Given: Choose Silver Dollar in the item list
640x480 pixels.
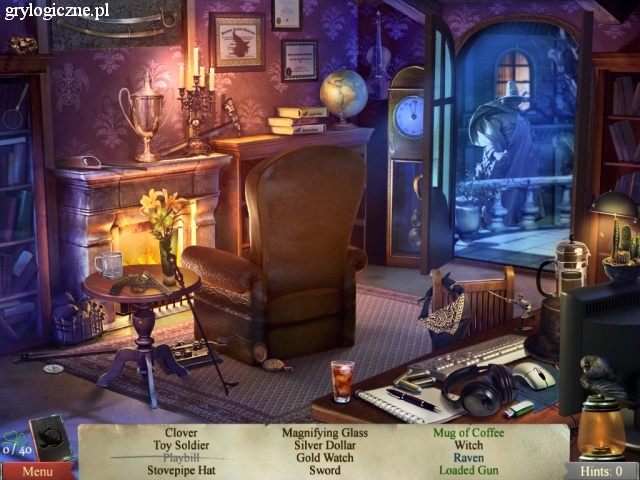Looking at the screenshot, I should coord(324,445).
